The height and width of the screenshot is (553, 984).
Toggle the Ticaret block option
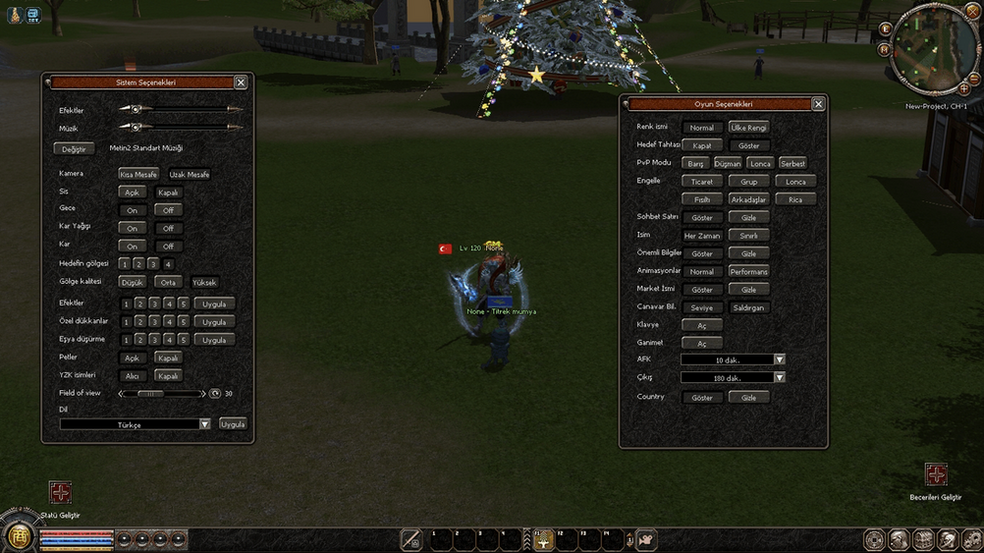(702, 182)
